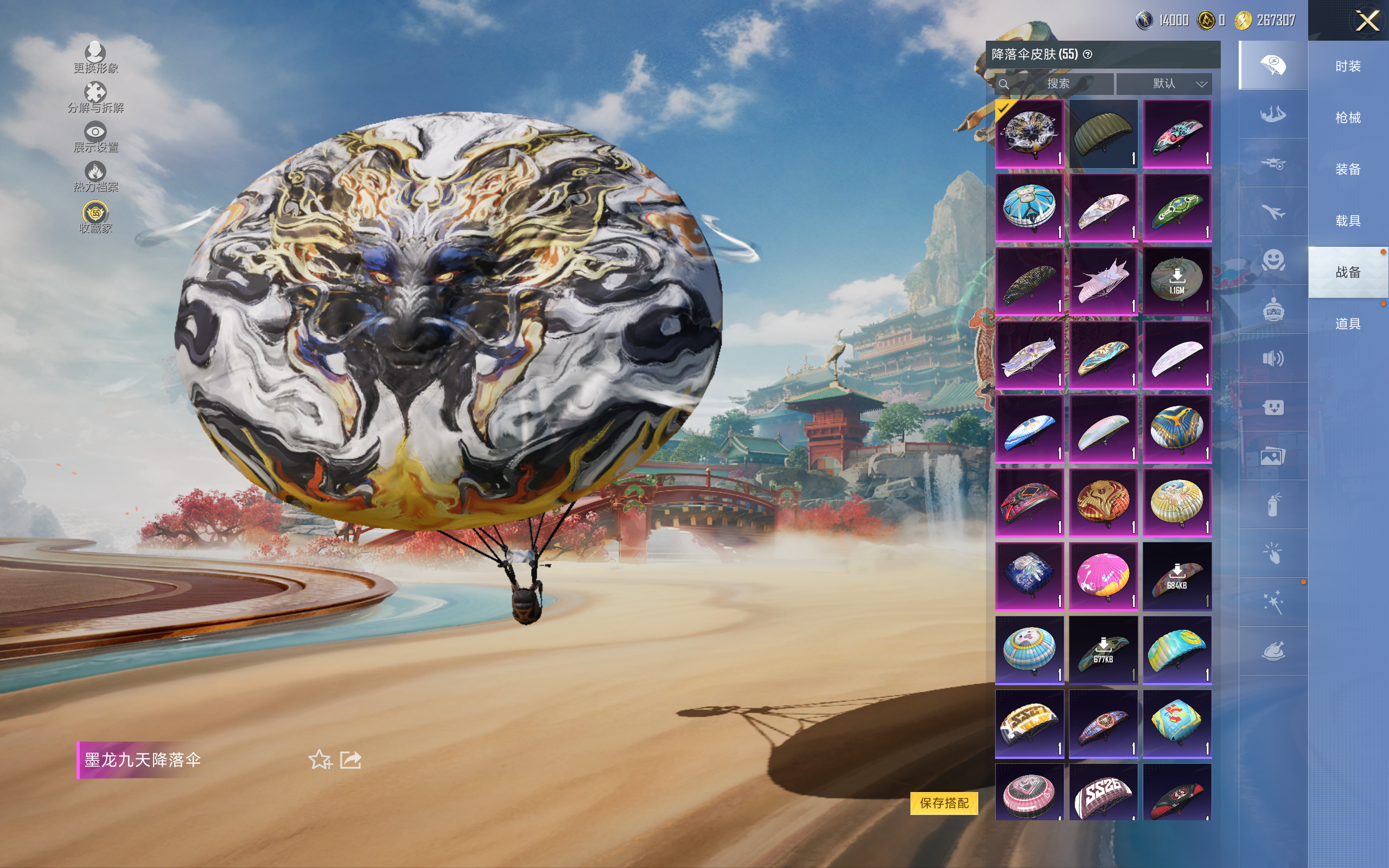This screenshot has width=1389, height=868.
Task: Open the 枪械 firearms tab
Action: coord(1348,118)
